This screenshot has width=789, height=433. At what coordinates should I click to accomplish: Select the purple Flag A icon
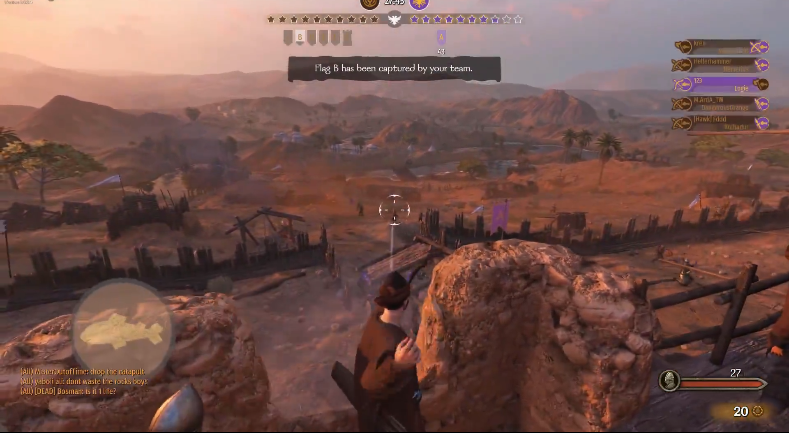tap(441, 38)
